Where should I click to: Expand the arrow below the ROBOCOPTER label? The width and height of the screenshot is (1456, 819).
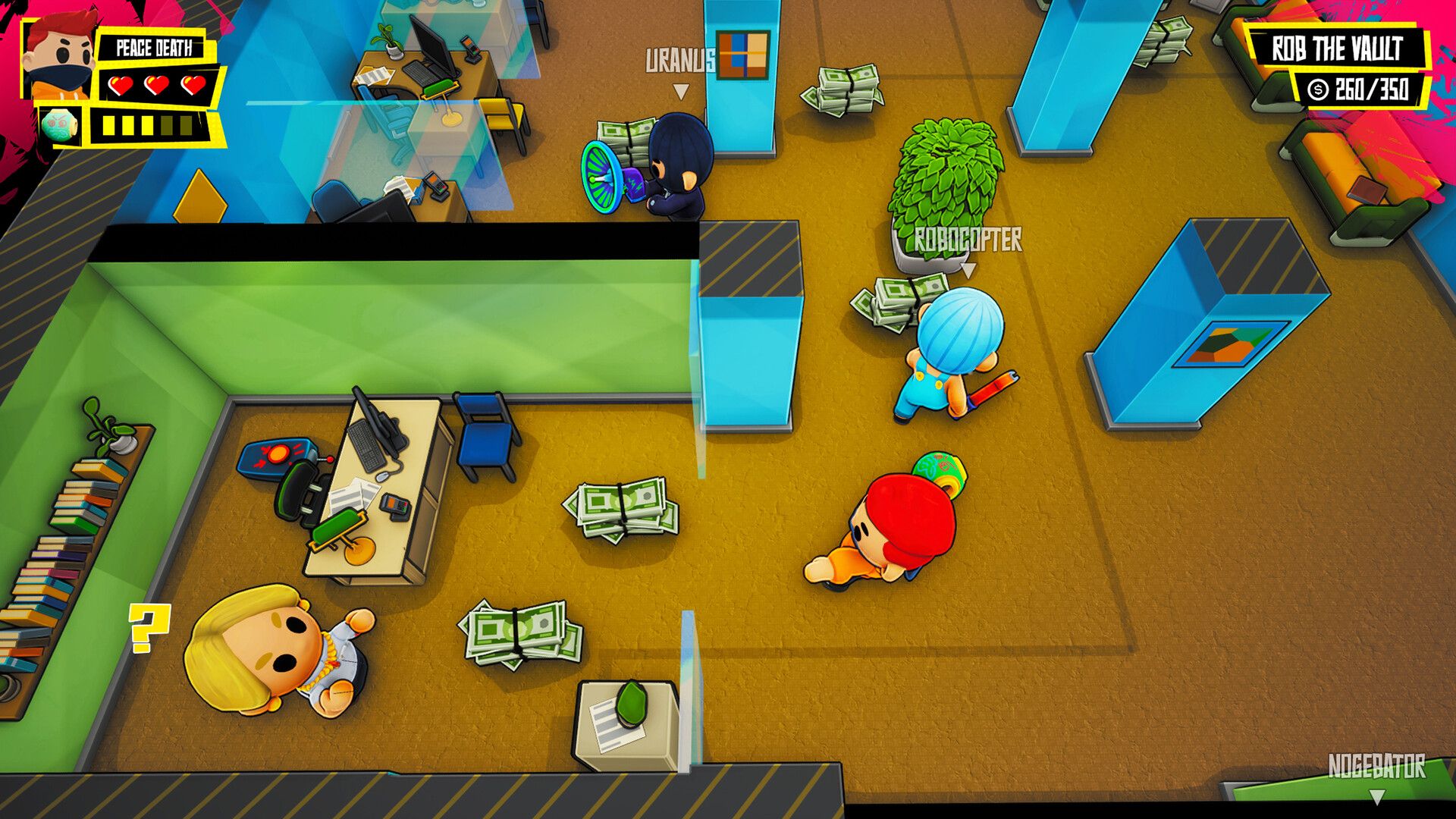pyautogui.click(x=968, y=269)
